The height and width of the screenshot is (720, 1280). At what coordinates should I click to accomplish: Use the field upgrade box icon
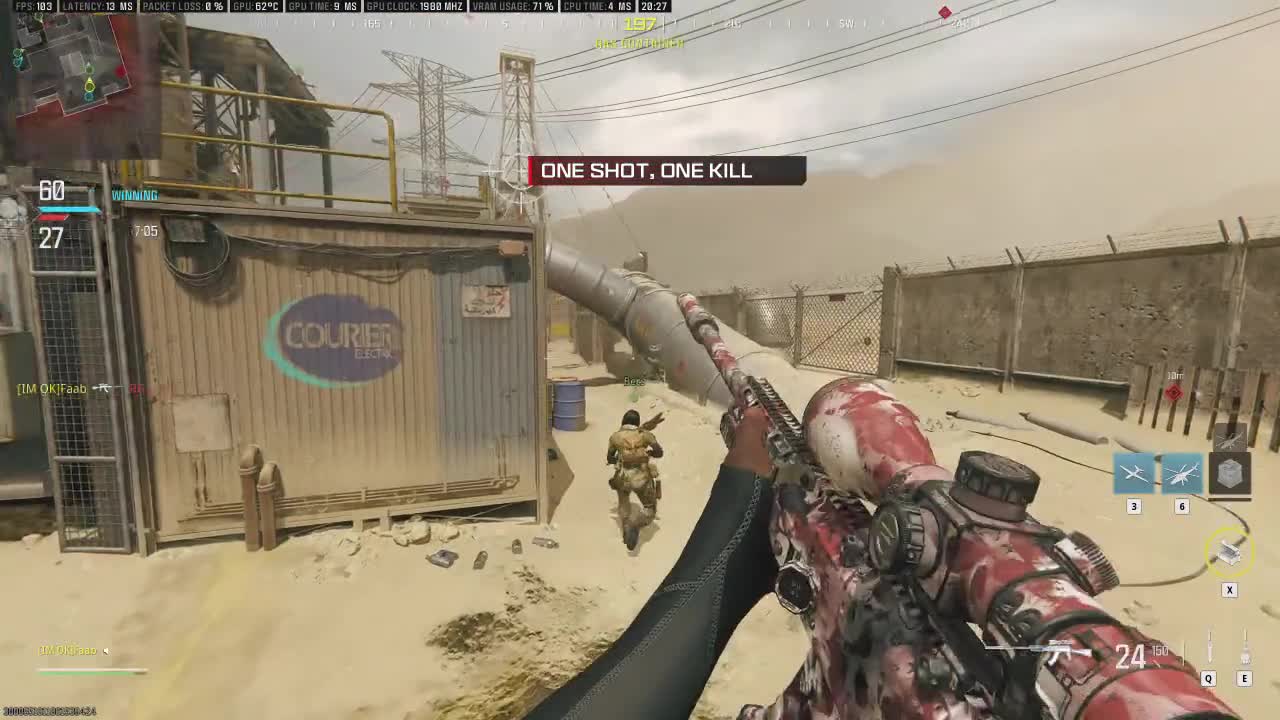[x=1229, y=551]
